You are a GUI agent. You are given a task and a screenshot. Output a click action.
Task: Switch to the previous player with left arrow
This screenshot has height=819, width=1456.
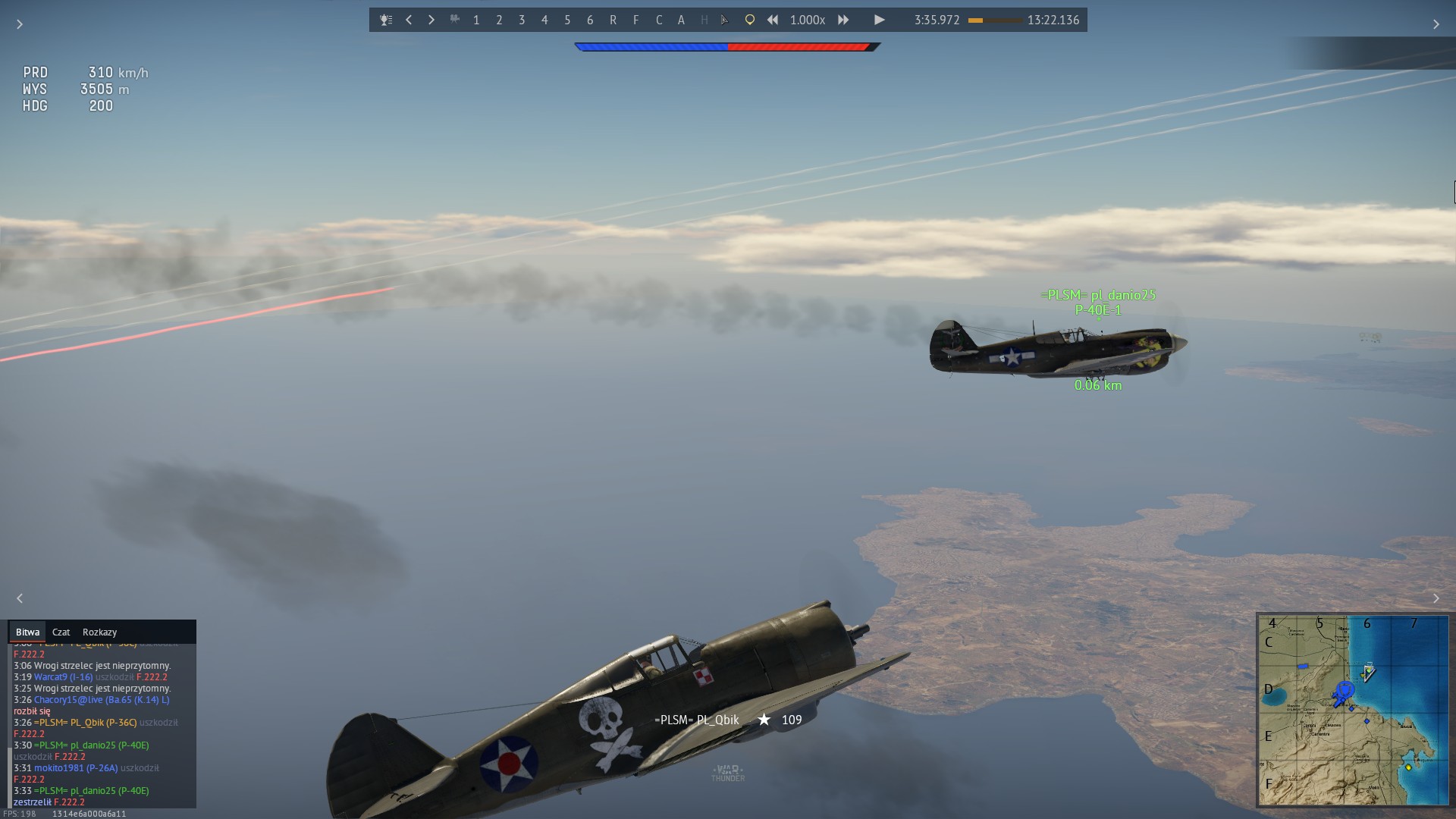[x=409, y=20]
